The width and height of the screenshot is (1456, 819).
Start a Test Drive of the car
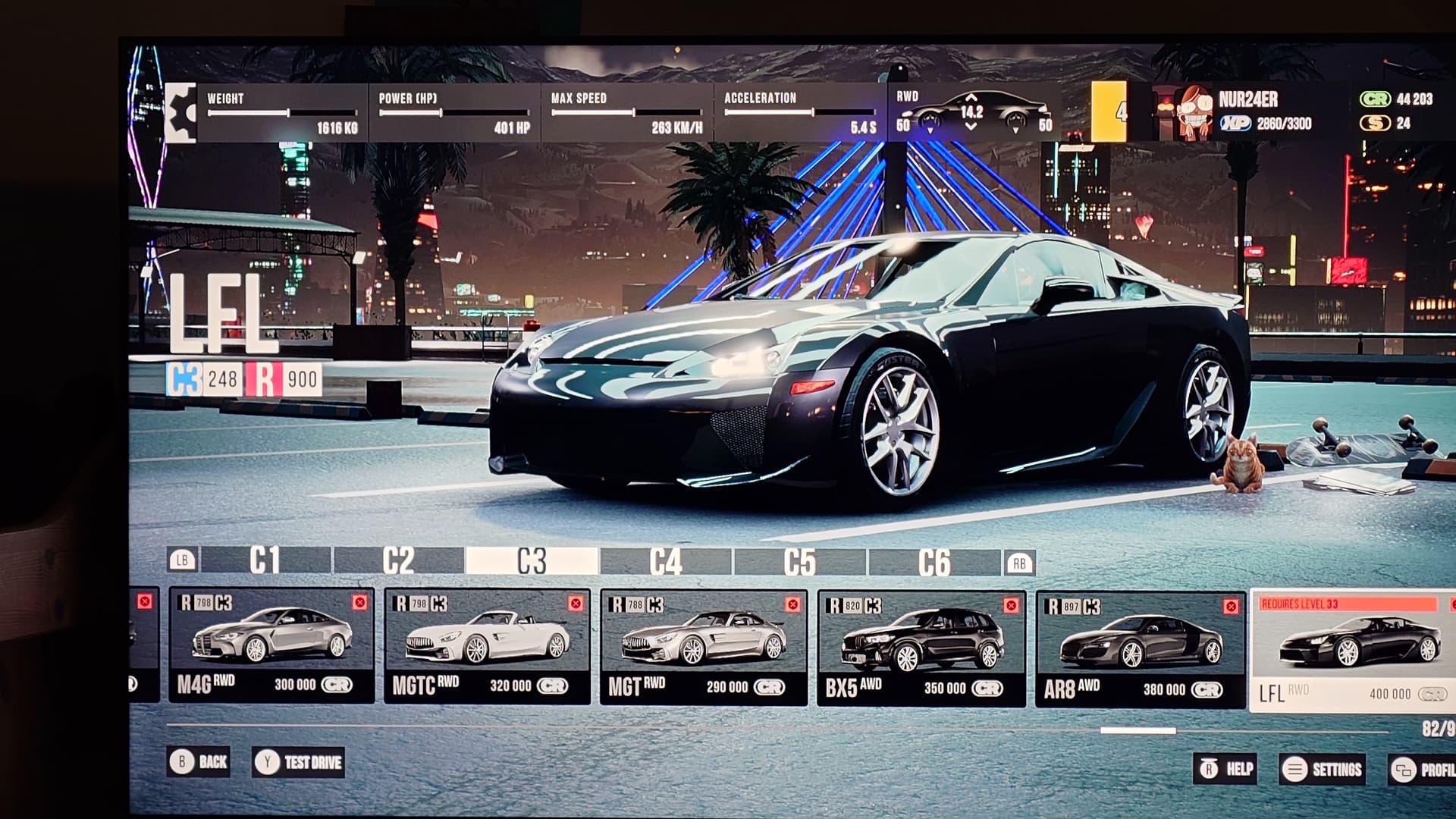[299, 762]
